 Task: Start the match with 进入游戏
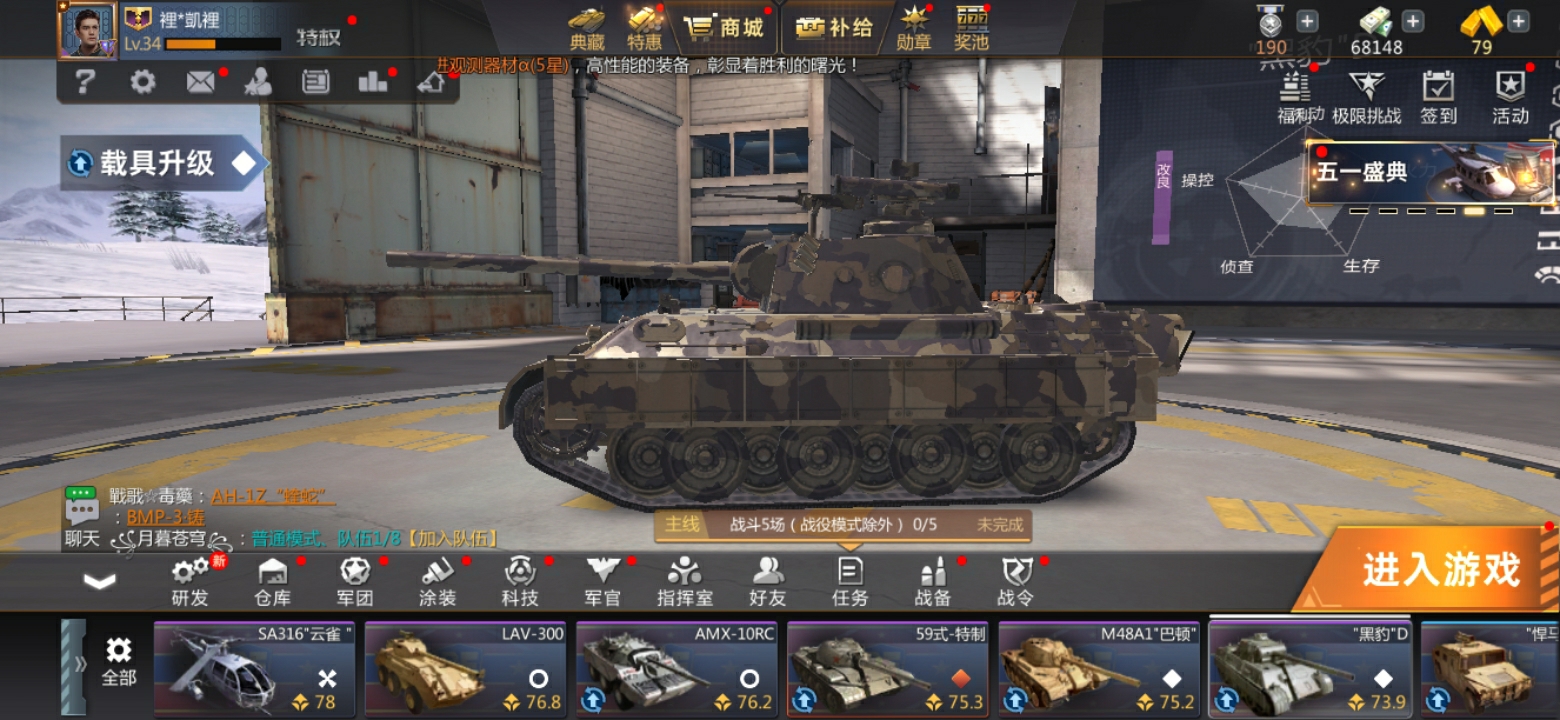click(1438, 569)
